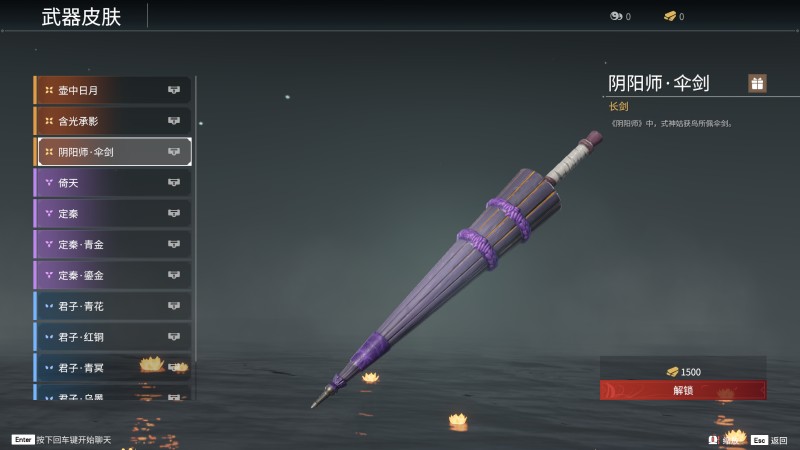The height and width of the screenshot is (450, 800).
Task: Choose the 定秦·青金 skin
Action: (113, 244)
